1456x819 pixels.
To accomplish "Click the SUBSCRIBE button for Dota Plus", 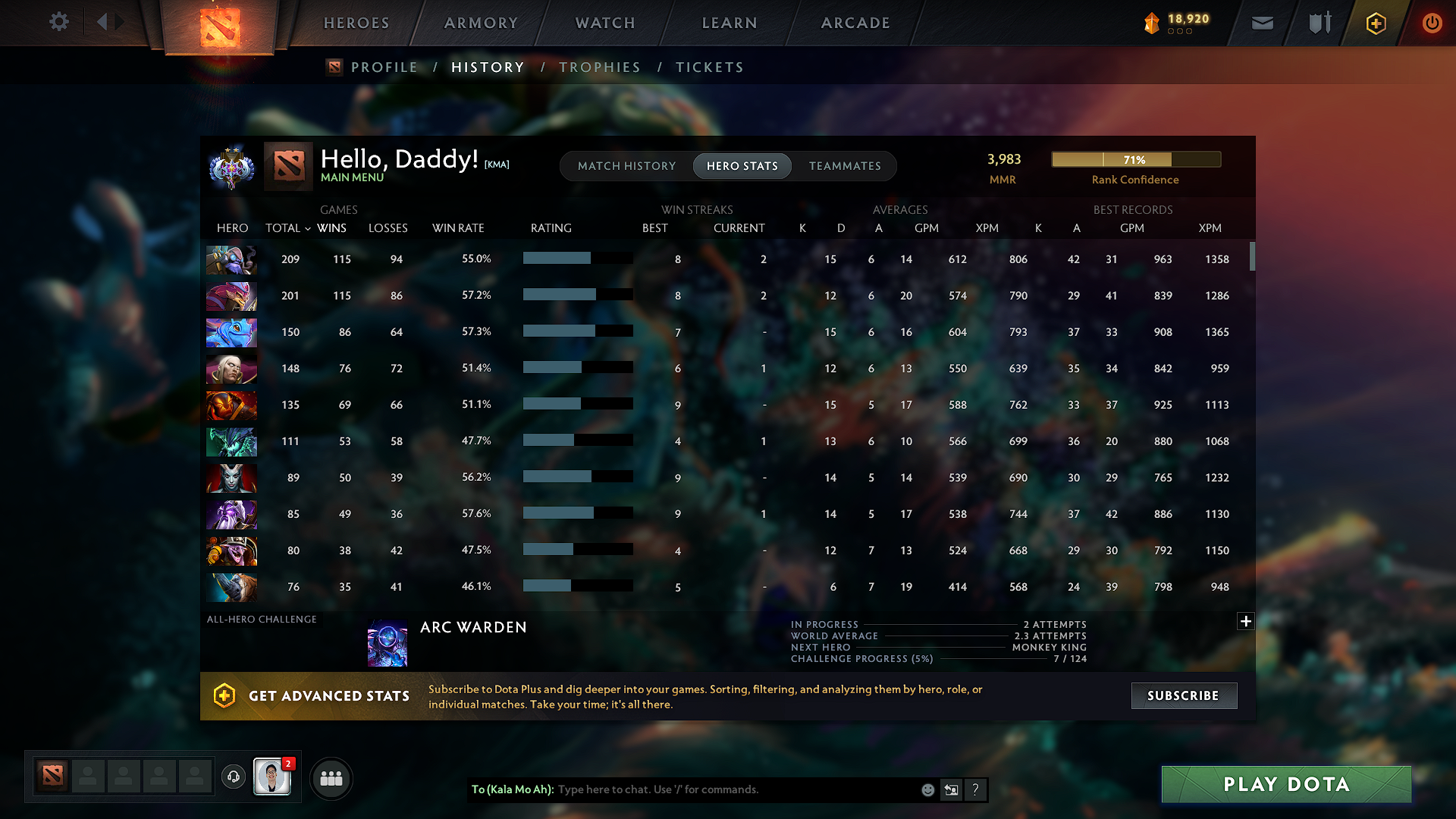I will pos(1183,695).
